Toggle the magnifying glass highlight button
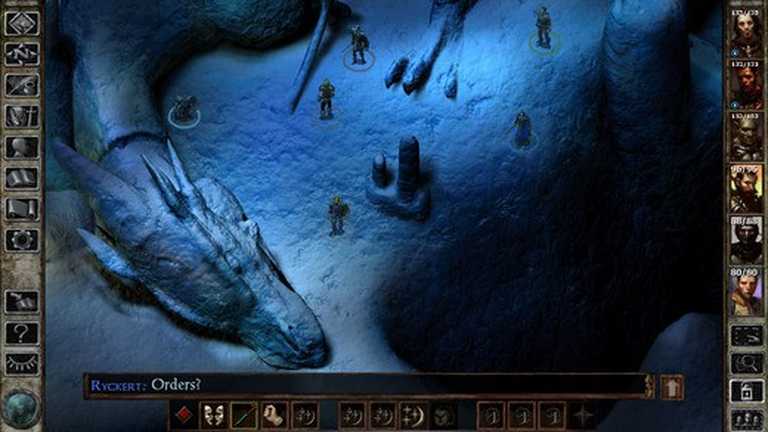The height and width of the screenshot is (432, 768). [746, 363]
